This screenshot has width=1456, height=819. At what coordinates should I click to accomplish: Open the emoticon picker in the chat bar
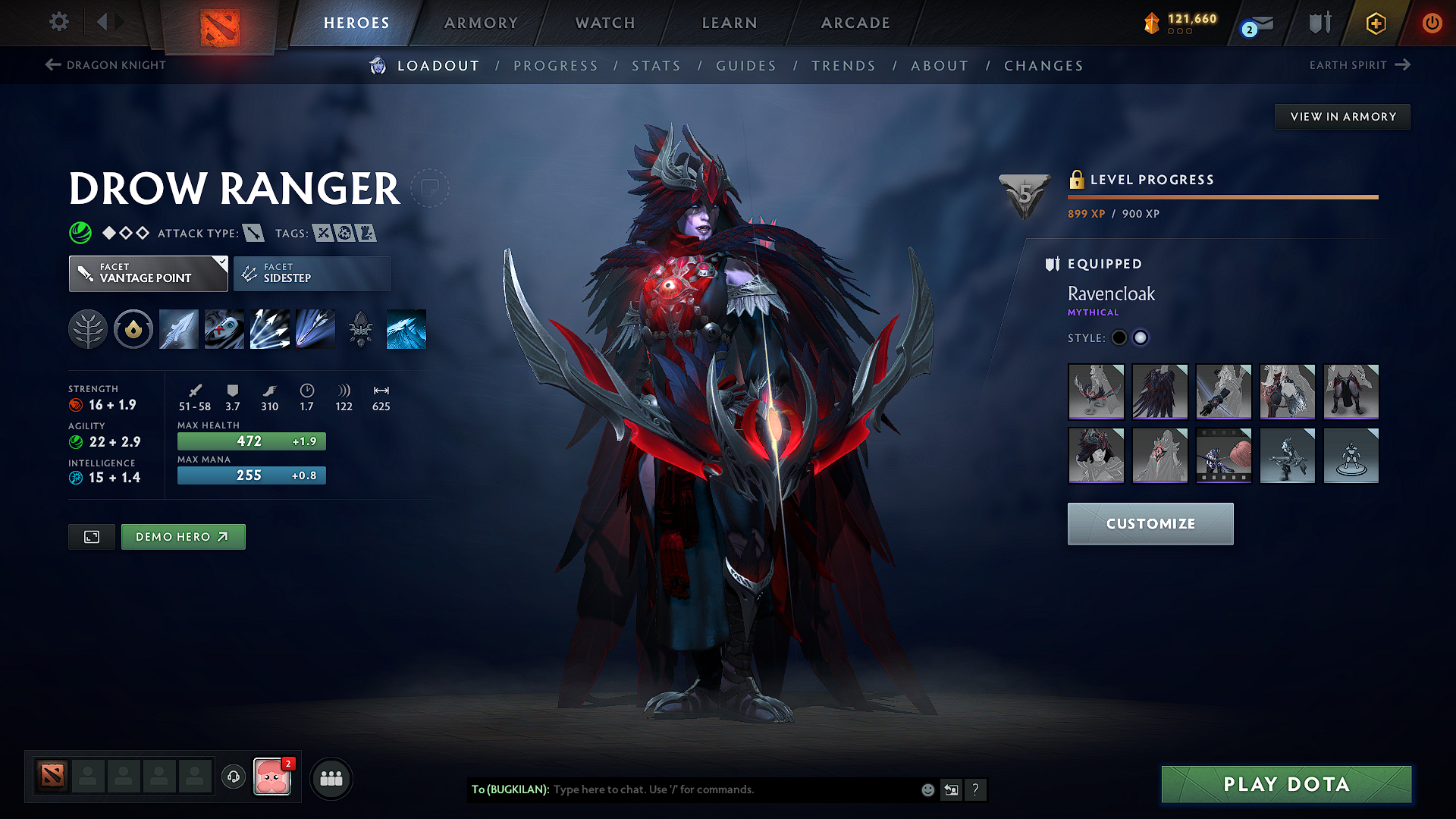[x=927, y=789]
